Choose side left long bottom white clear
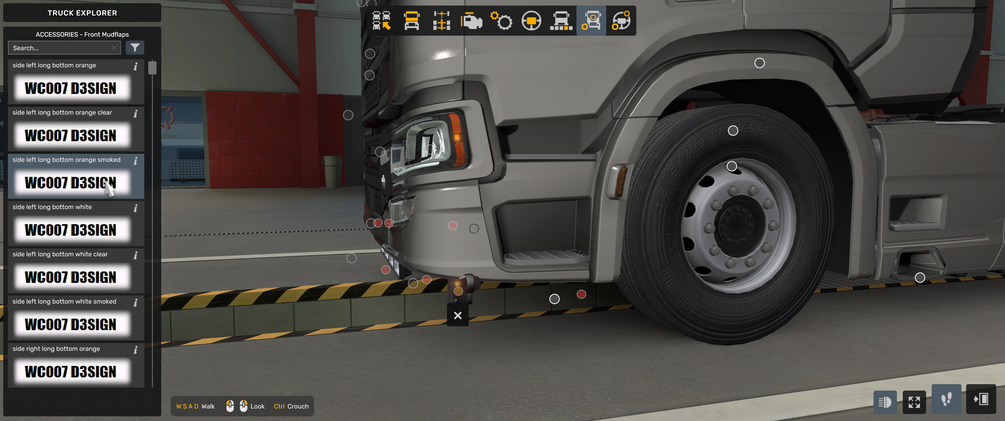Image resolution: width=1005 pixels, height=421 pixels. (71, 276)
